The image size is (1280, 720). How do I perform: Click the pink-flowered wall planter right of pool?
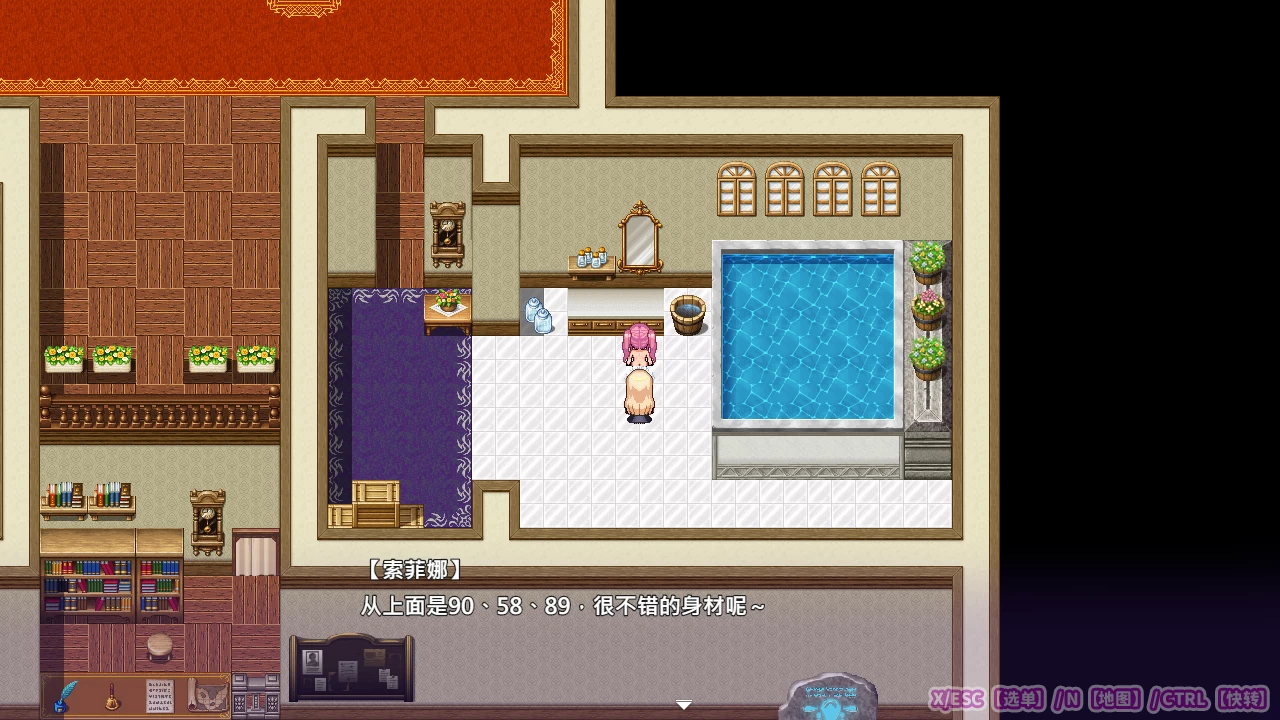click(x=930, y=305)
